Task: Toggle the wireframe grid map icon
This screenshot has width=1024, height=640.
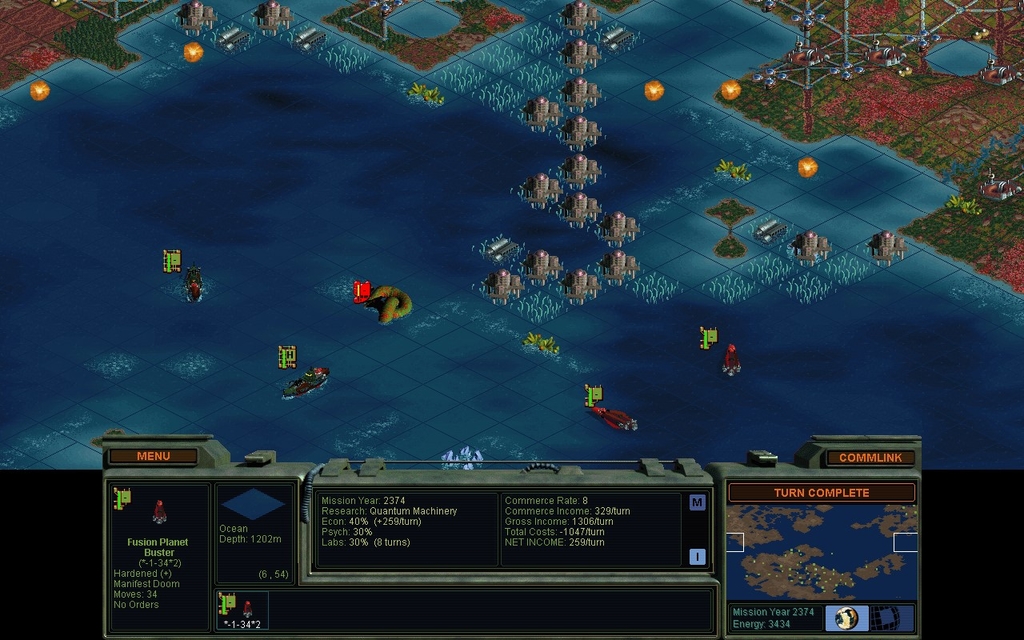Action: tap(886, 617)
